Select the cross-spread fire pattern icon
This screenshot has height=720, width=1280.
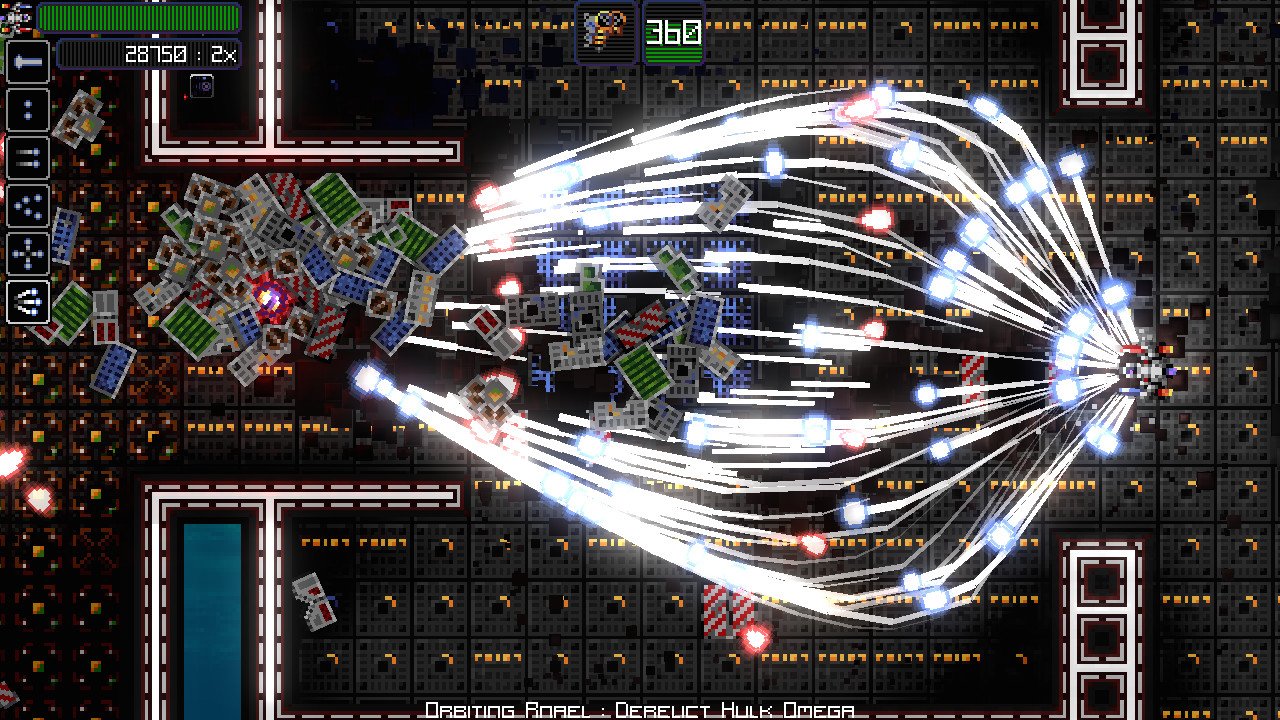pos(27,253)
